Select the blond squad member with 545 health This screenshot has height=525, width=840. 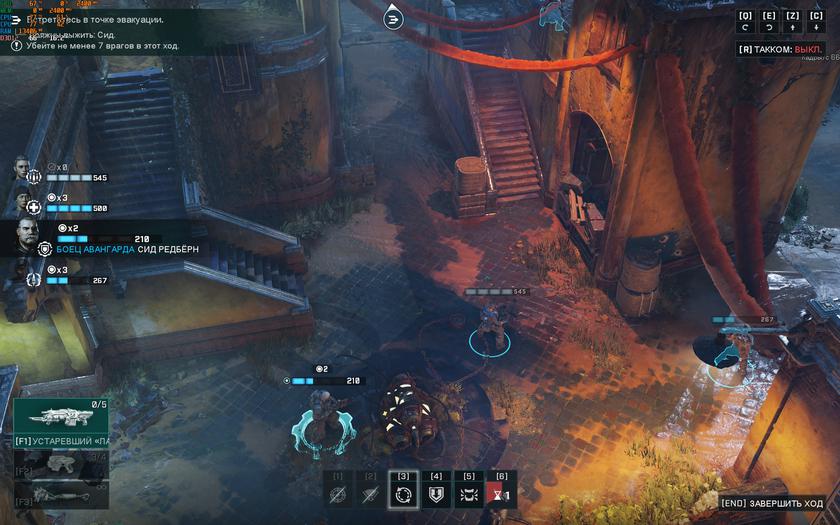23,170
